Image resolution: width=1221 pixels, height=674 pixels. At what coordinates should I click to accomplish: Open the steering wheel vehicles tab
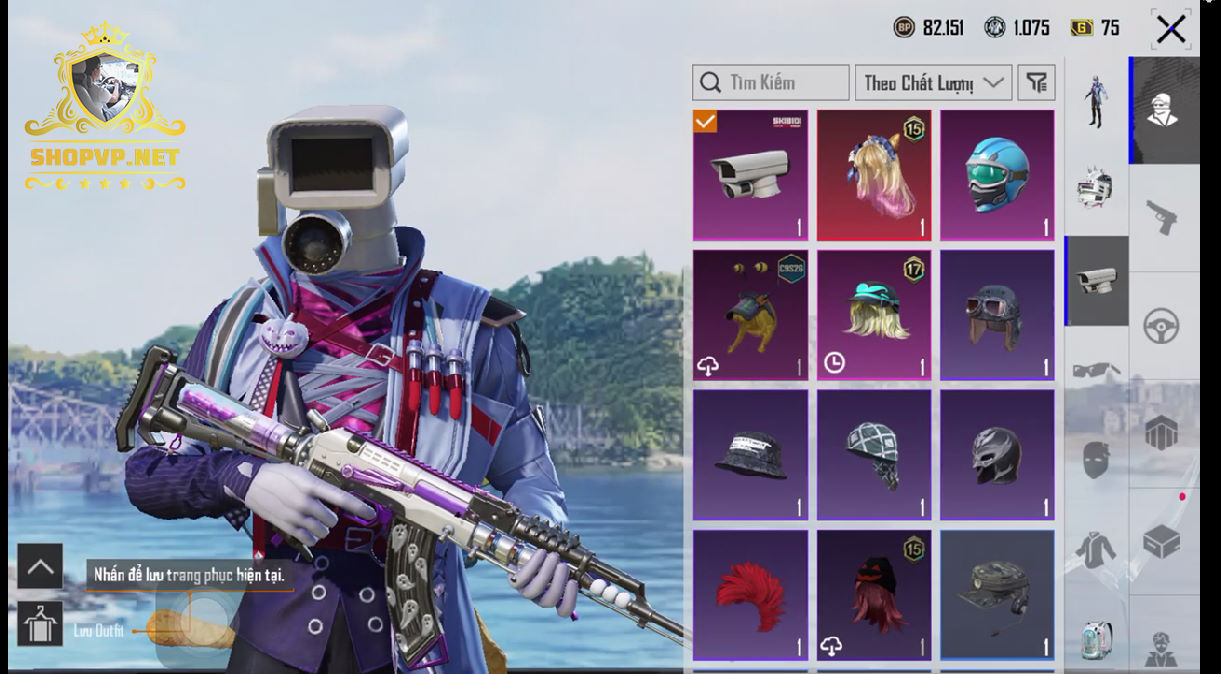[x=1162, y=326]
